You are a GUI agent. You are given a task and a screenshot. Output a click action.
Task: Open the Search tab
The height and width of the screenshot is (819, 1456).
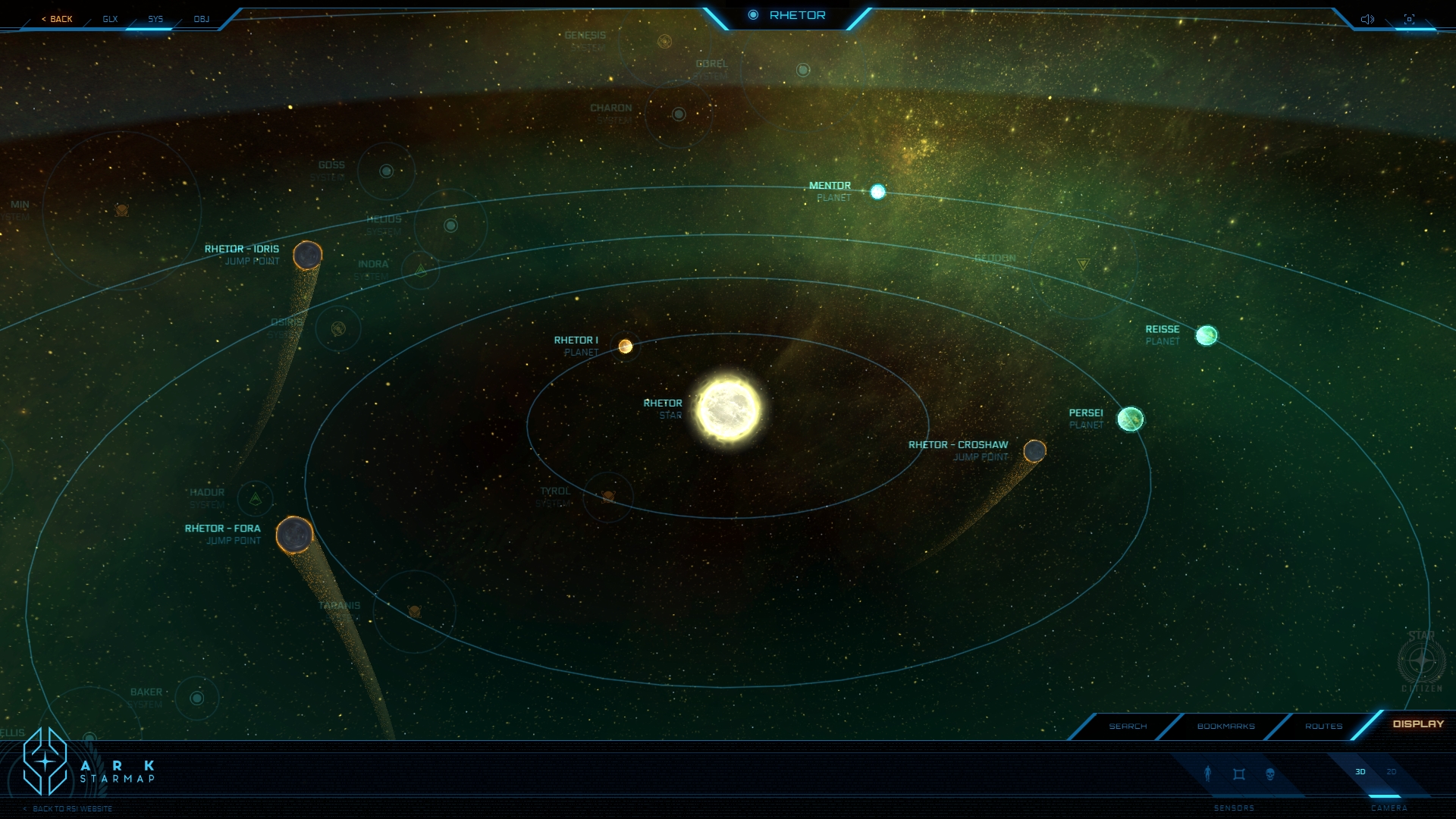1128,726
